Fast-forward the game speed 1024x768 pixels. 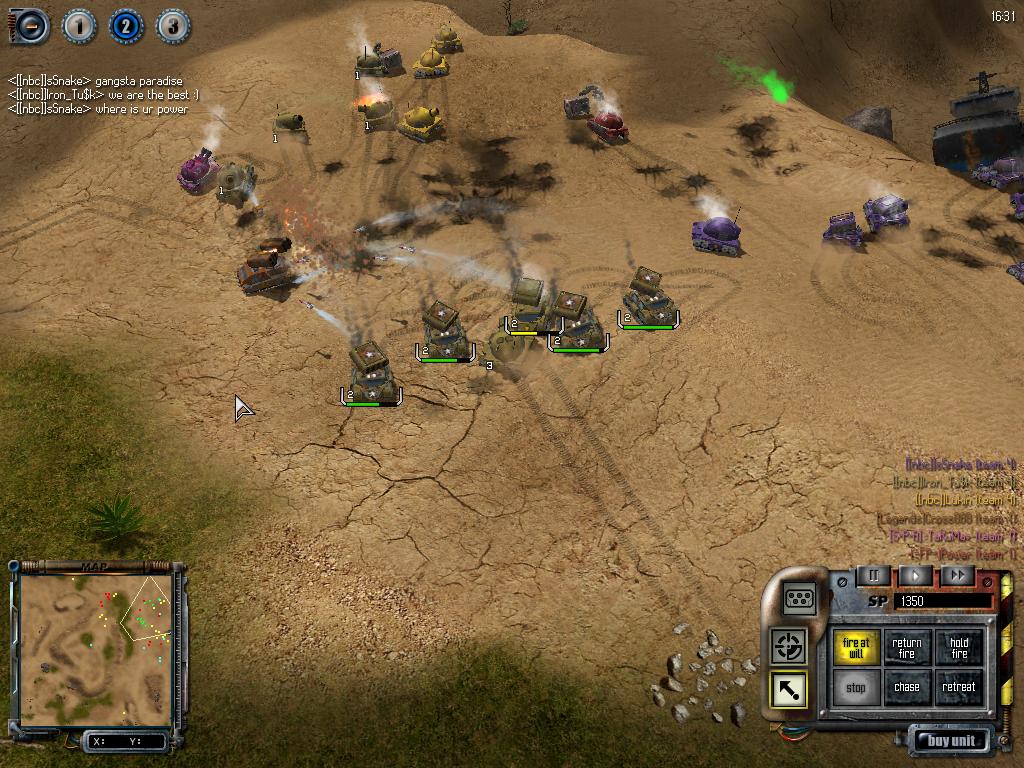pyautogui.click(x=957, y=575)
